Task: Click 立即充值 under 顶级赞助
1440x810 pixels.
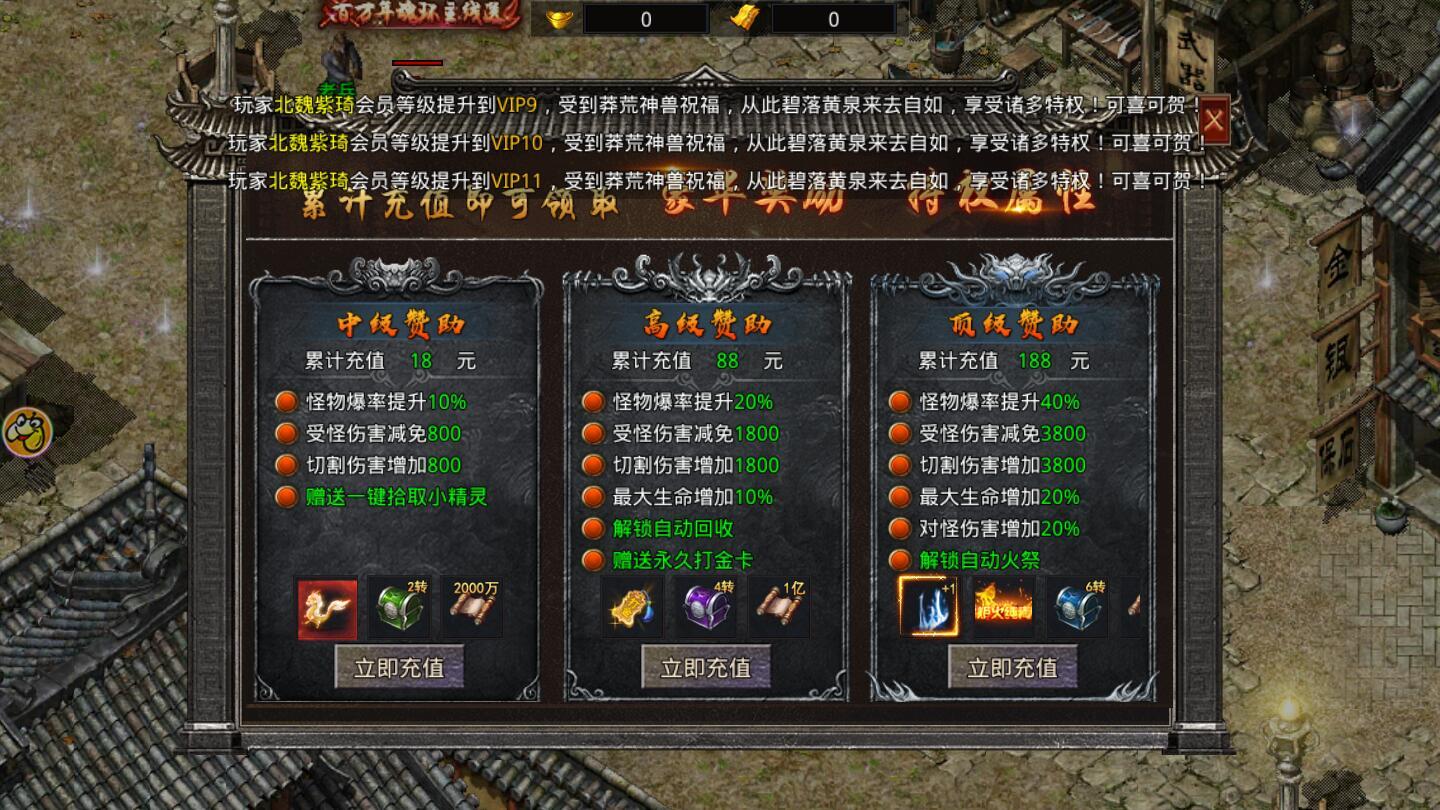Action: (1013, 666)
